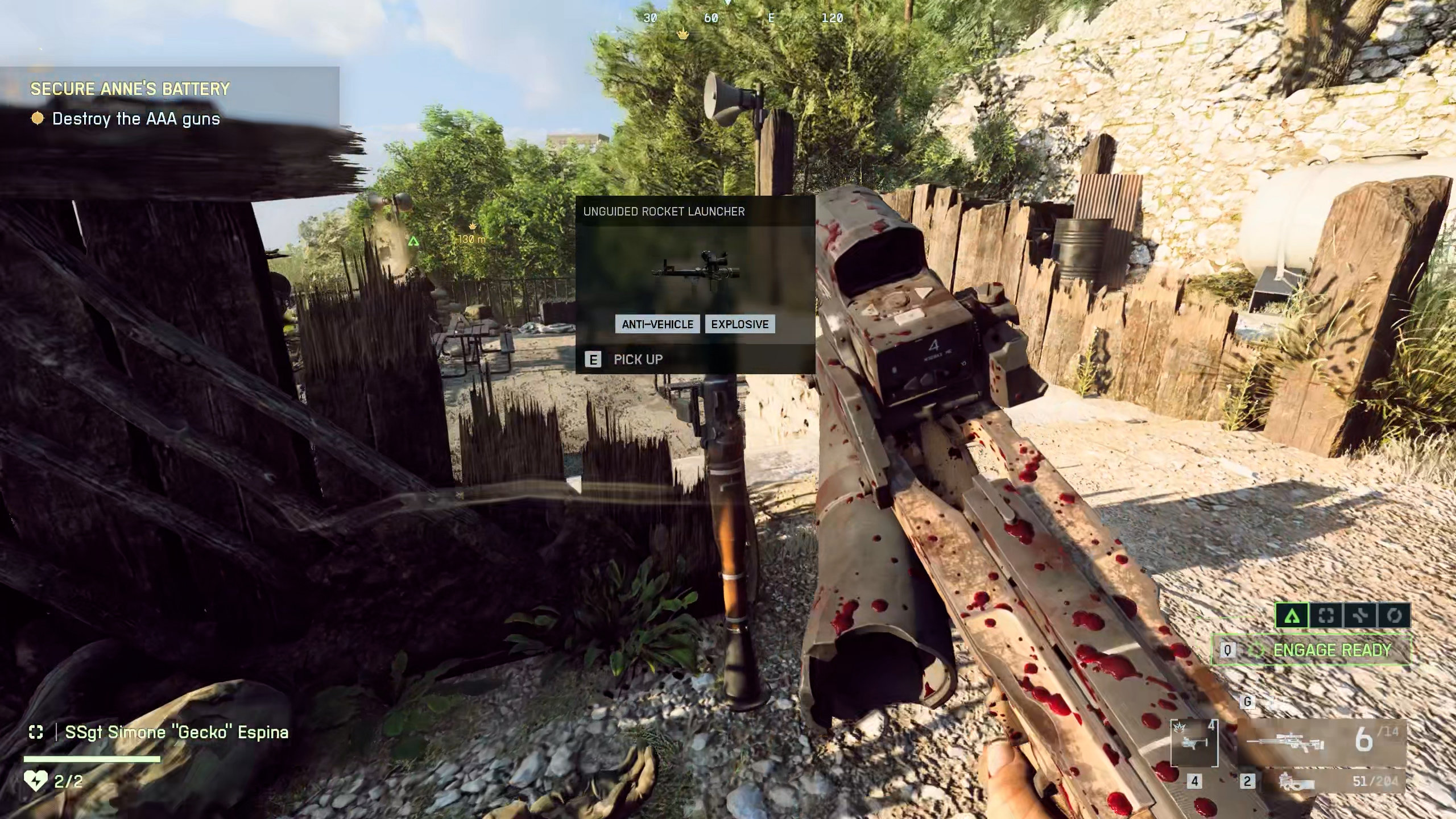Activate the converging arrows squad order icon

click(x=1360, y=615)
